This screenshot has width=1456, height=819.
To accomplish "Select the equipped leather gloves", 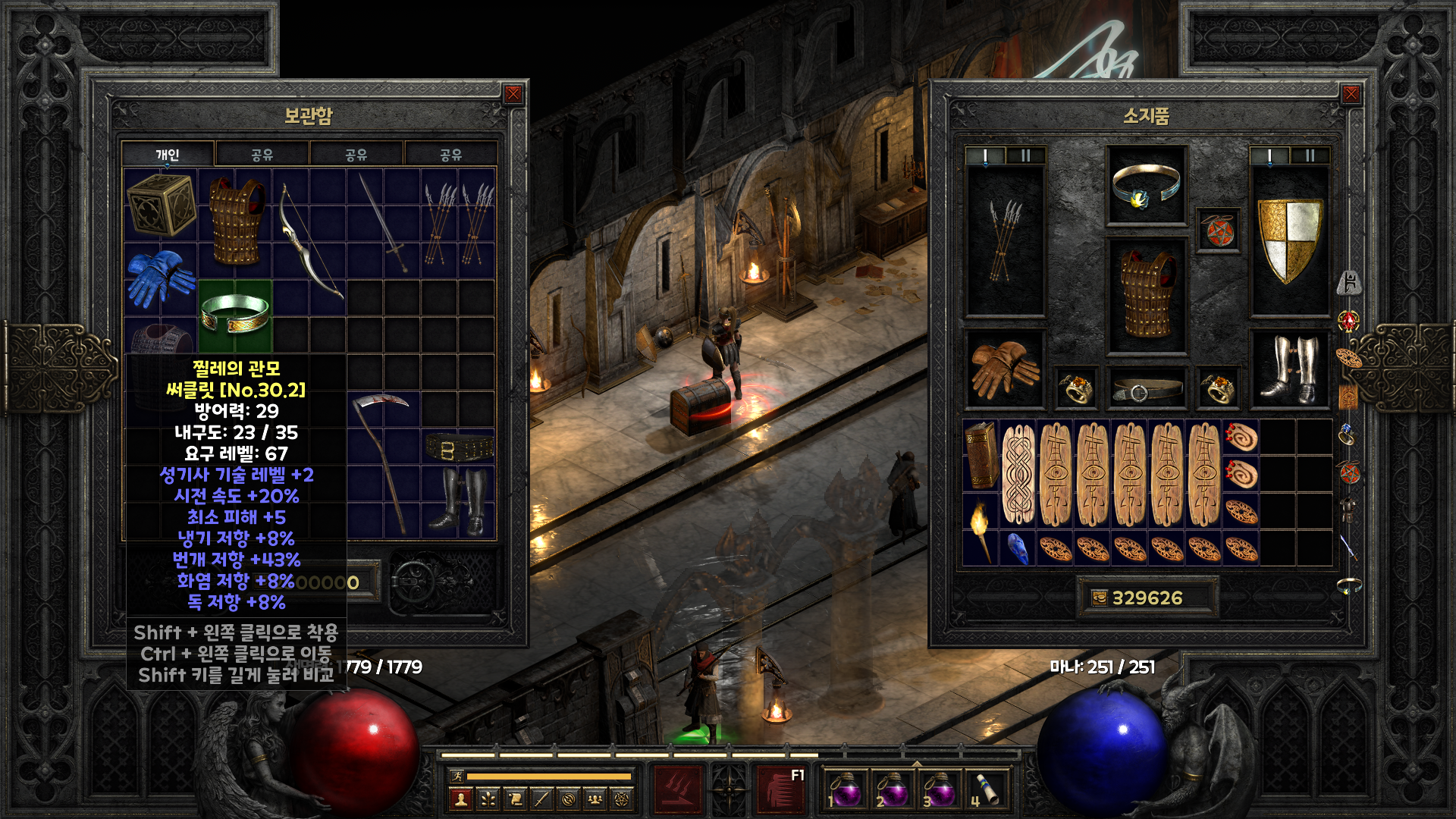I will pyautogui.click(x=1004, y=369).
